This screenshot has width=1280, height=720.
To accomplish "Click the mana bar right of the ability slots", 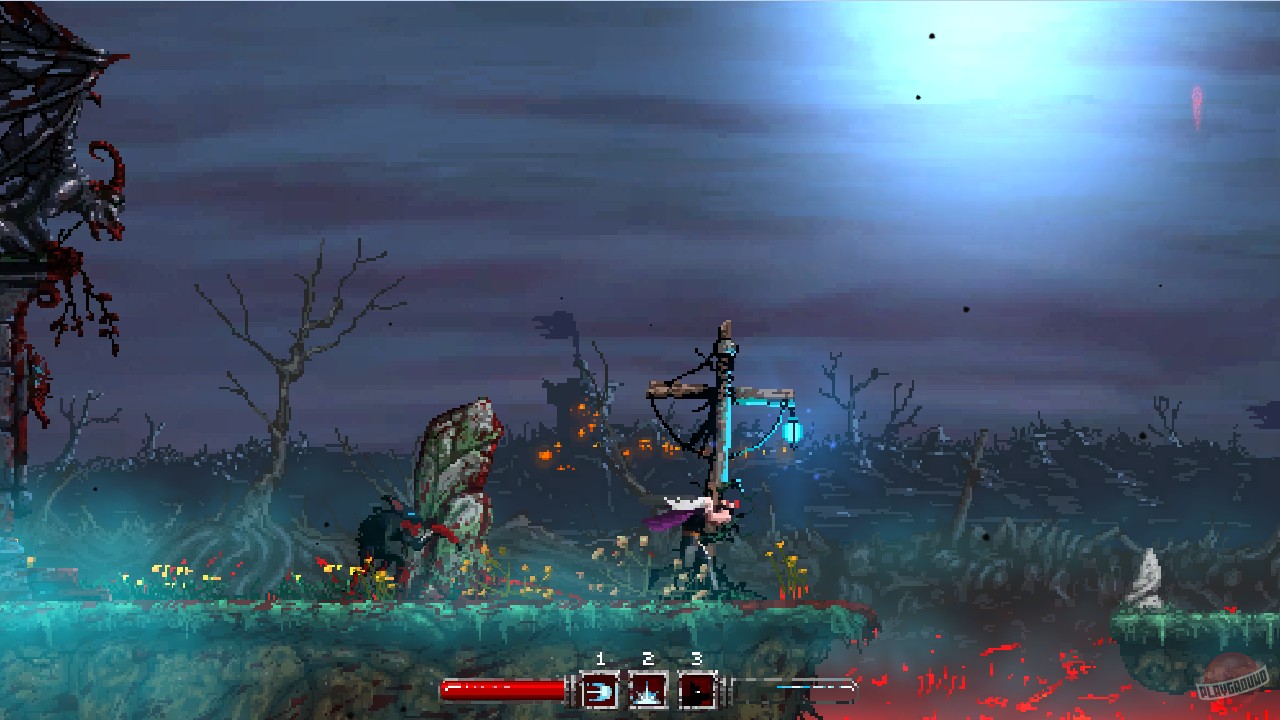I will pos(790,688).
